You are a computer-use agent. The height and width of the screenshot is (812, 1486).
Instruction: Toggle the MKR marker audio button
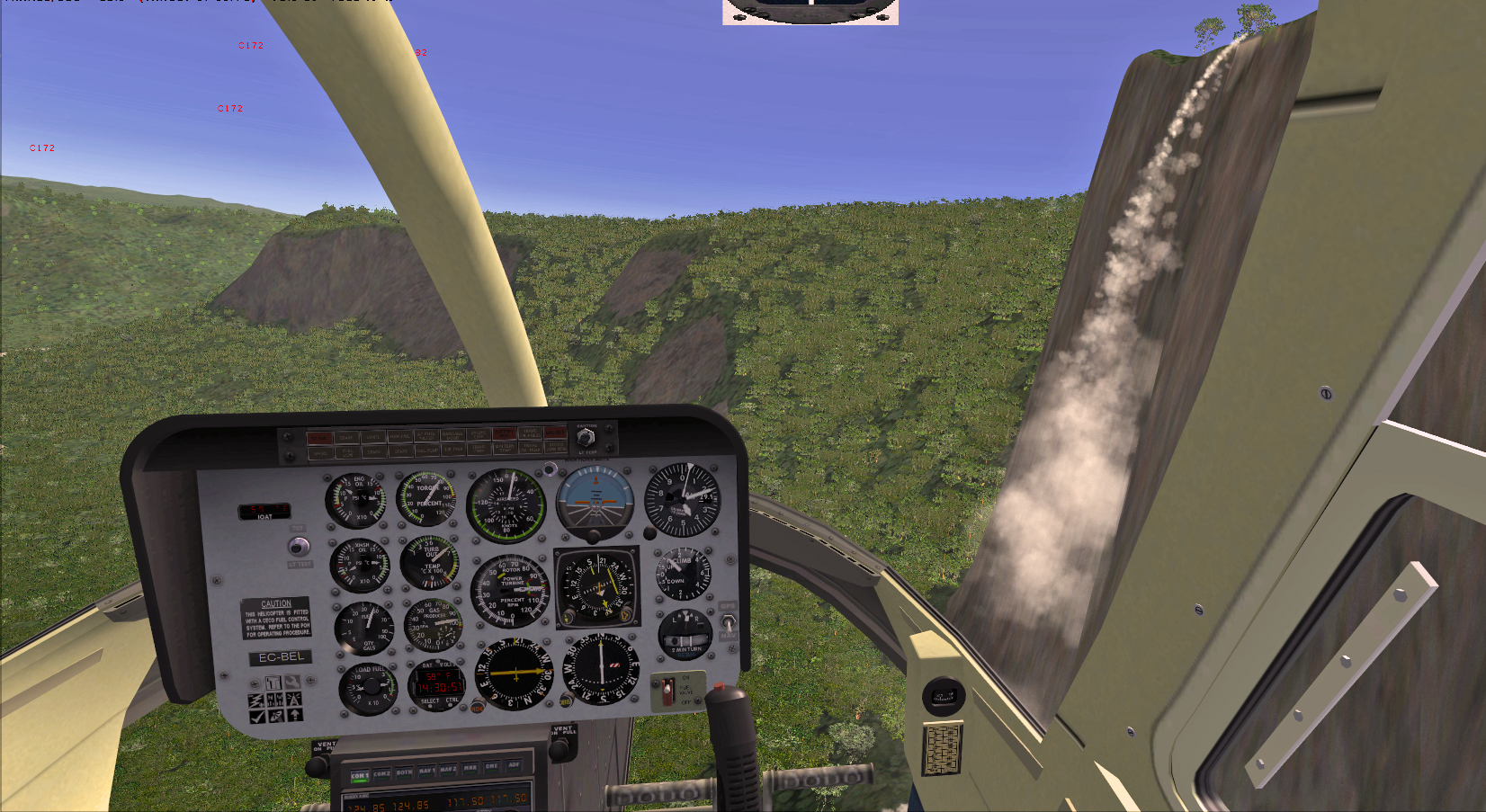tap(470, 769)
